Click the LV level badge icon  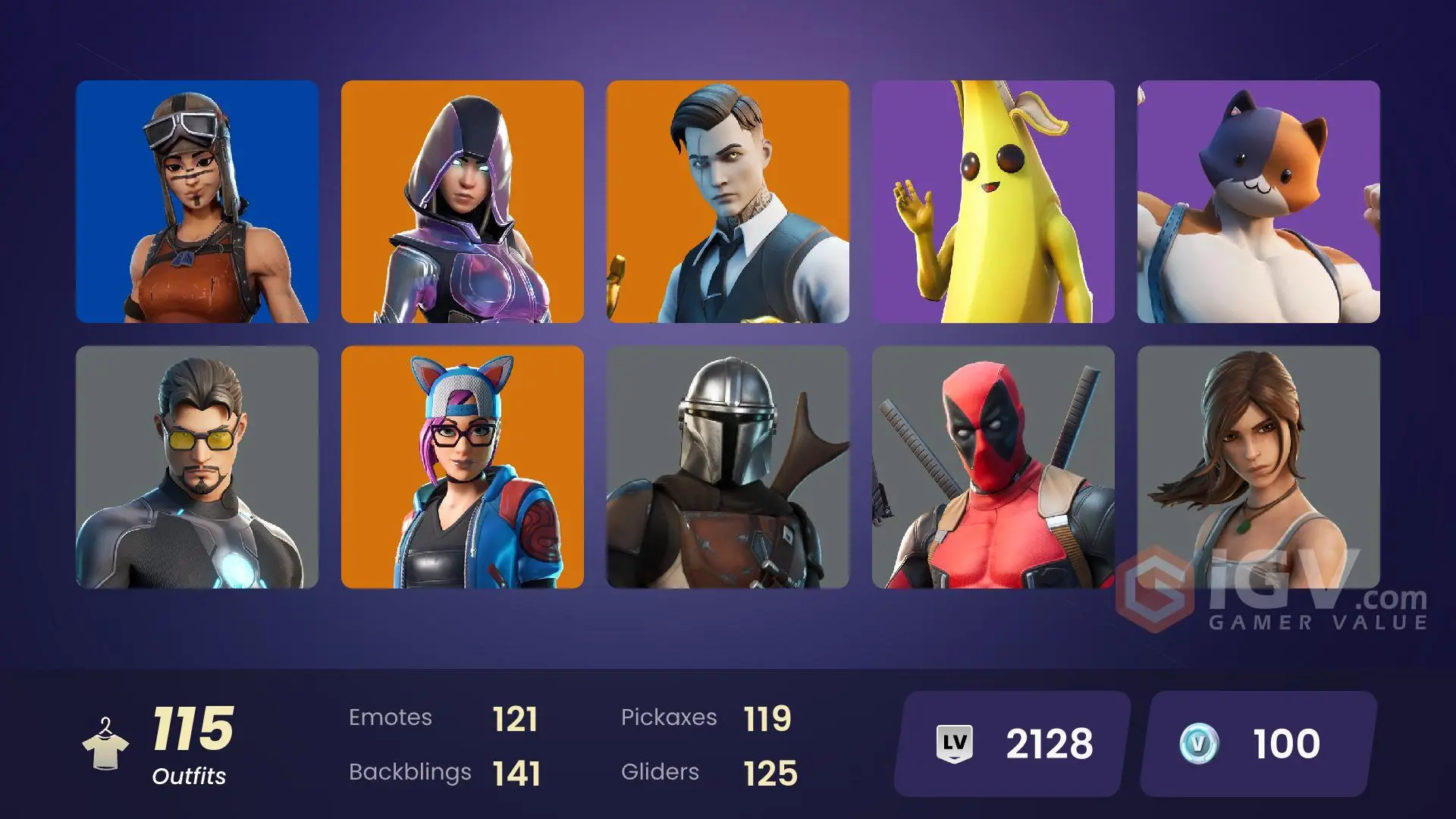pos(957,745)
